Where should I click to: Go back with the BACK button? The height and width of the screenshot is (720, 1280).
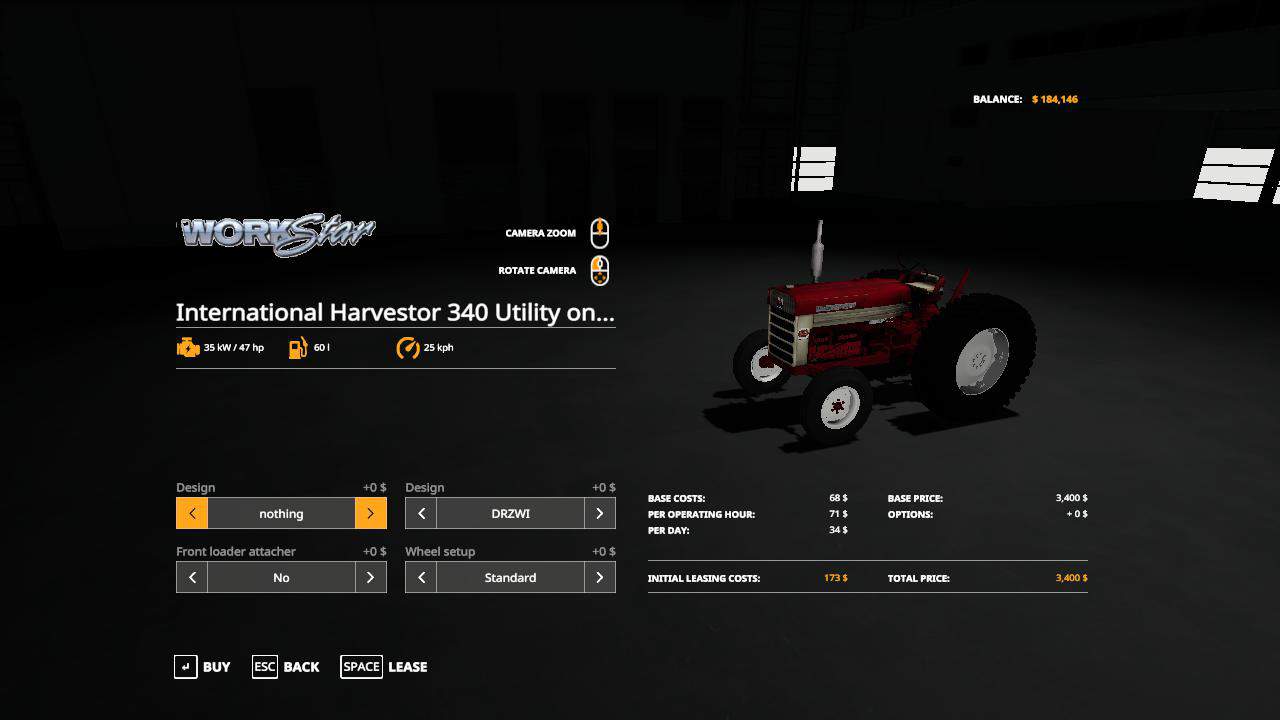[x=287, y=667]
